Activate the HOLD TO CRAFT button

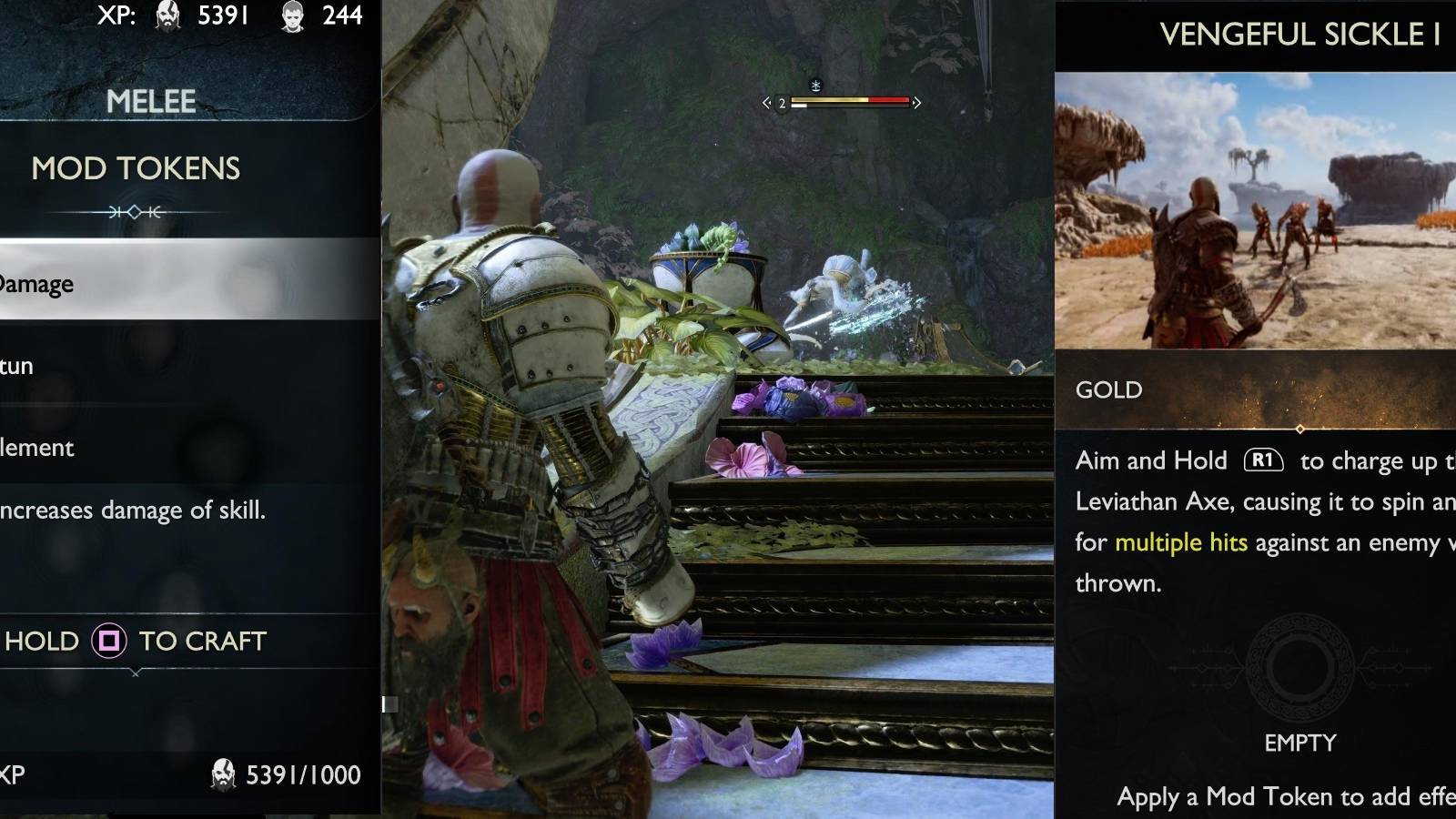pos(135,642)
